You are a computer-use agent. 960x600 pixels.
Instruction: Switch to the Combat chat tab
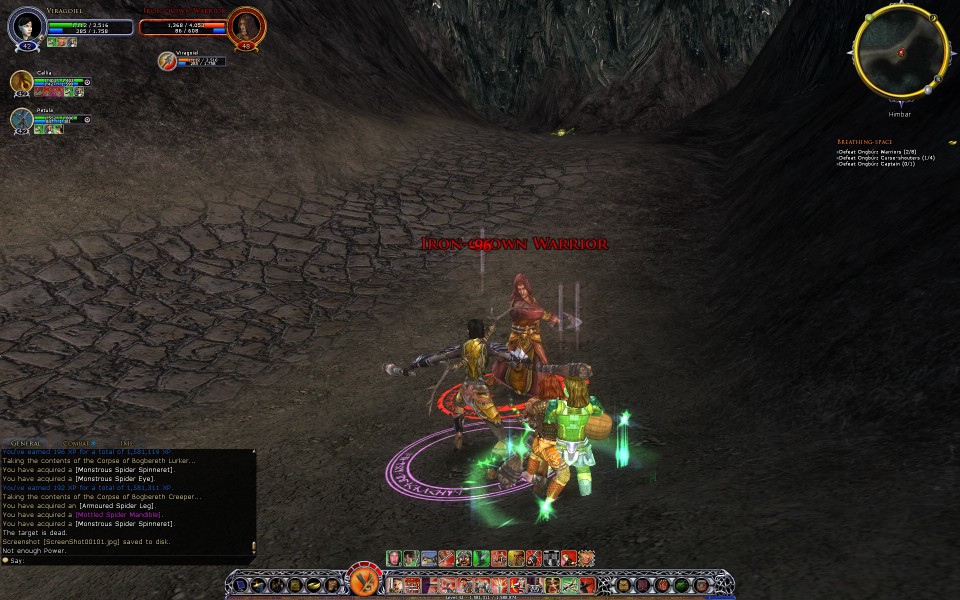pyautogui.click(x=76, y=443)
